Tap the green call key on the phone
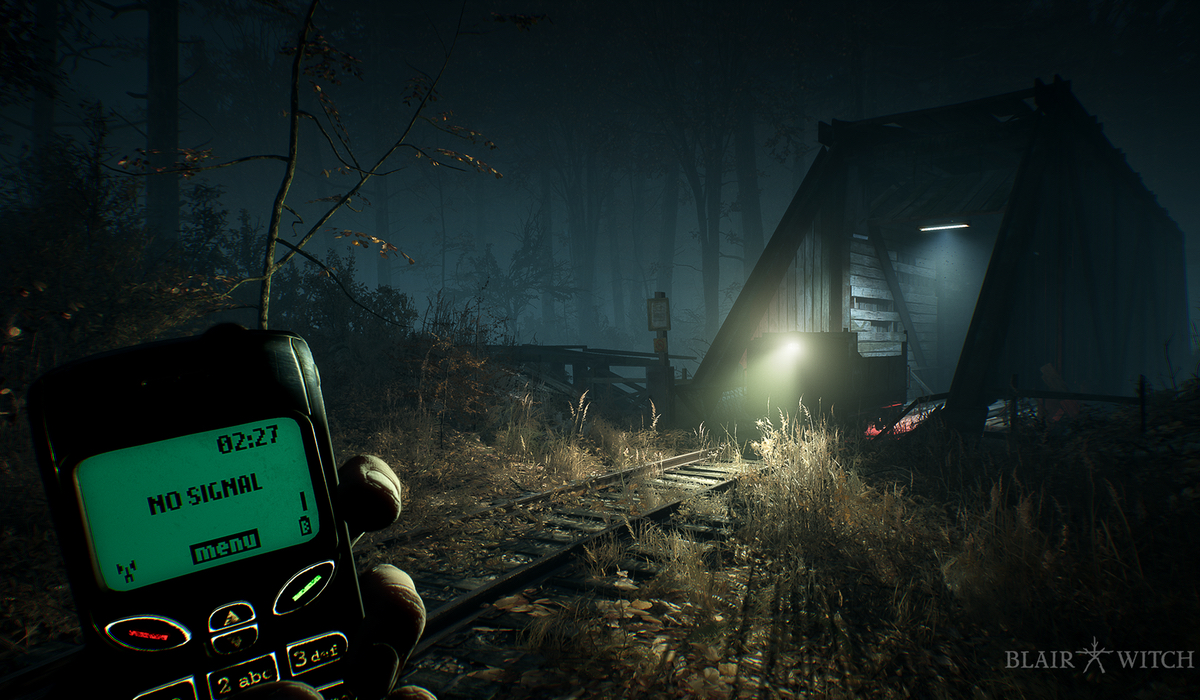 [x=304, y=587]
